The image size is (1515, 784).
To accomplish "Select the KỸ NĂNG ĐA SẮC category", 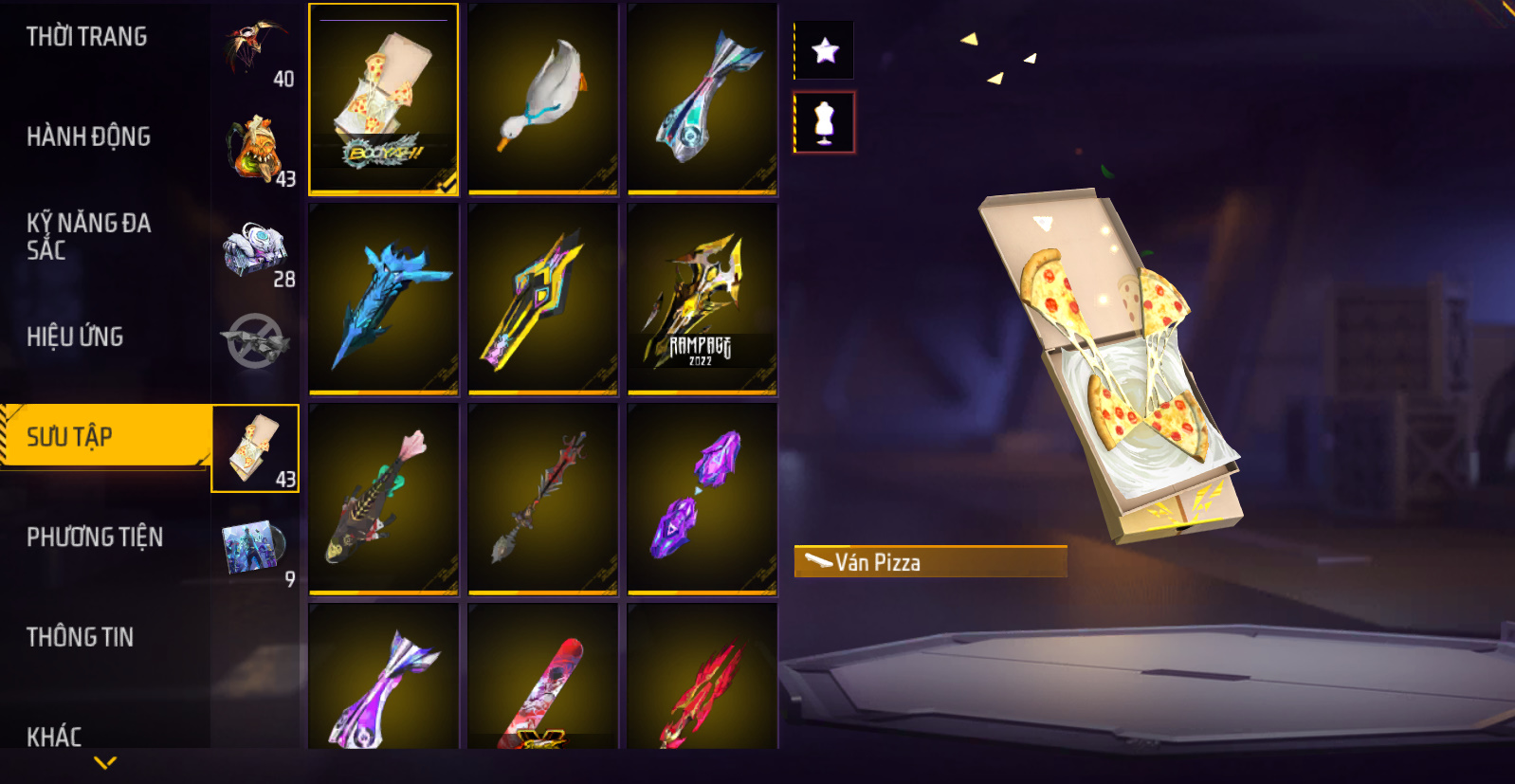I will click(88, 236).
